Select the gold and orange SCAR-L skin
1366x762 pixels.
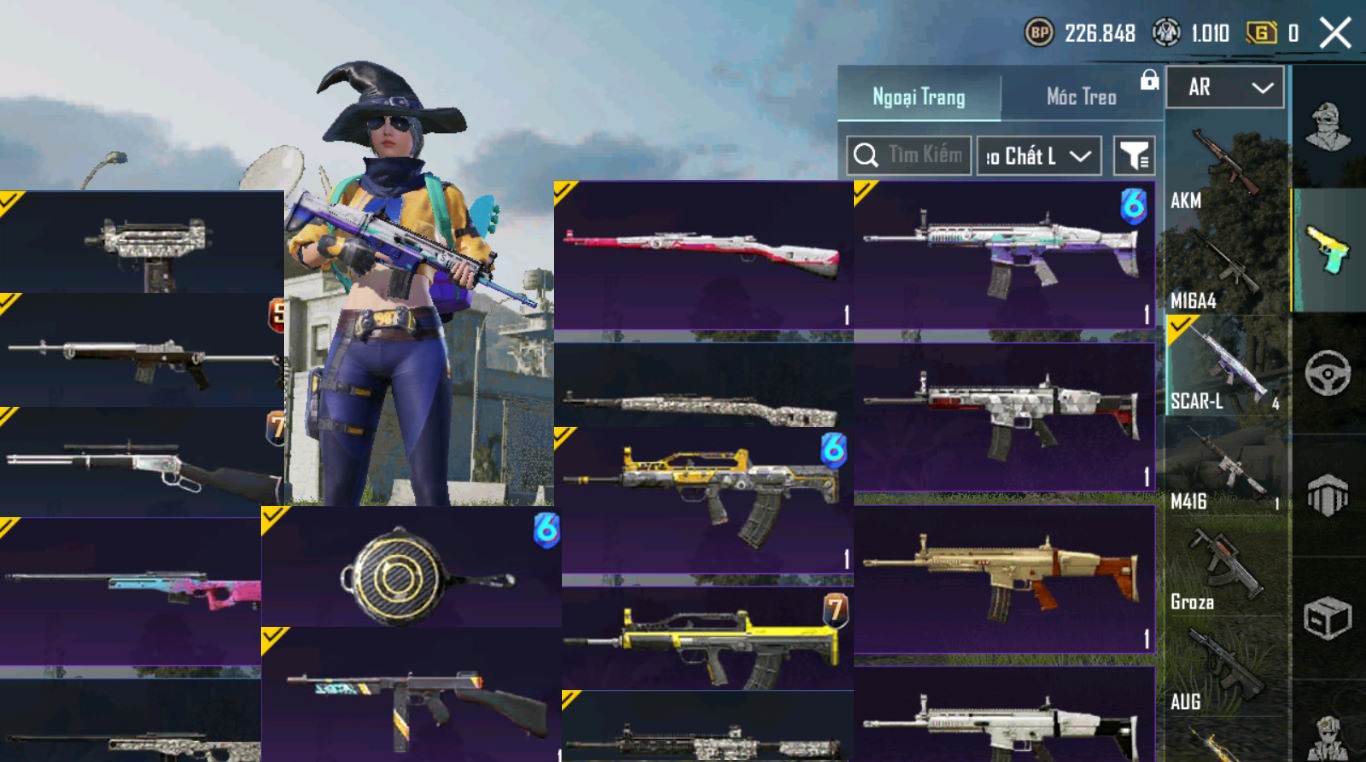(x=1004, y=580)
